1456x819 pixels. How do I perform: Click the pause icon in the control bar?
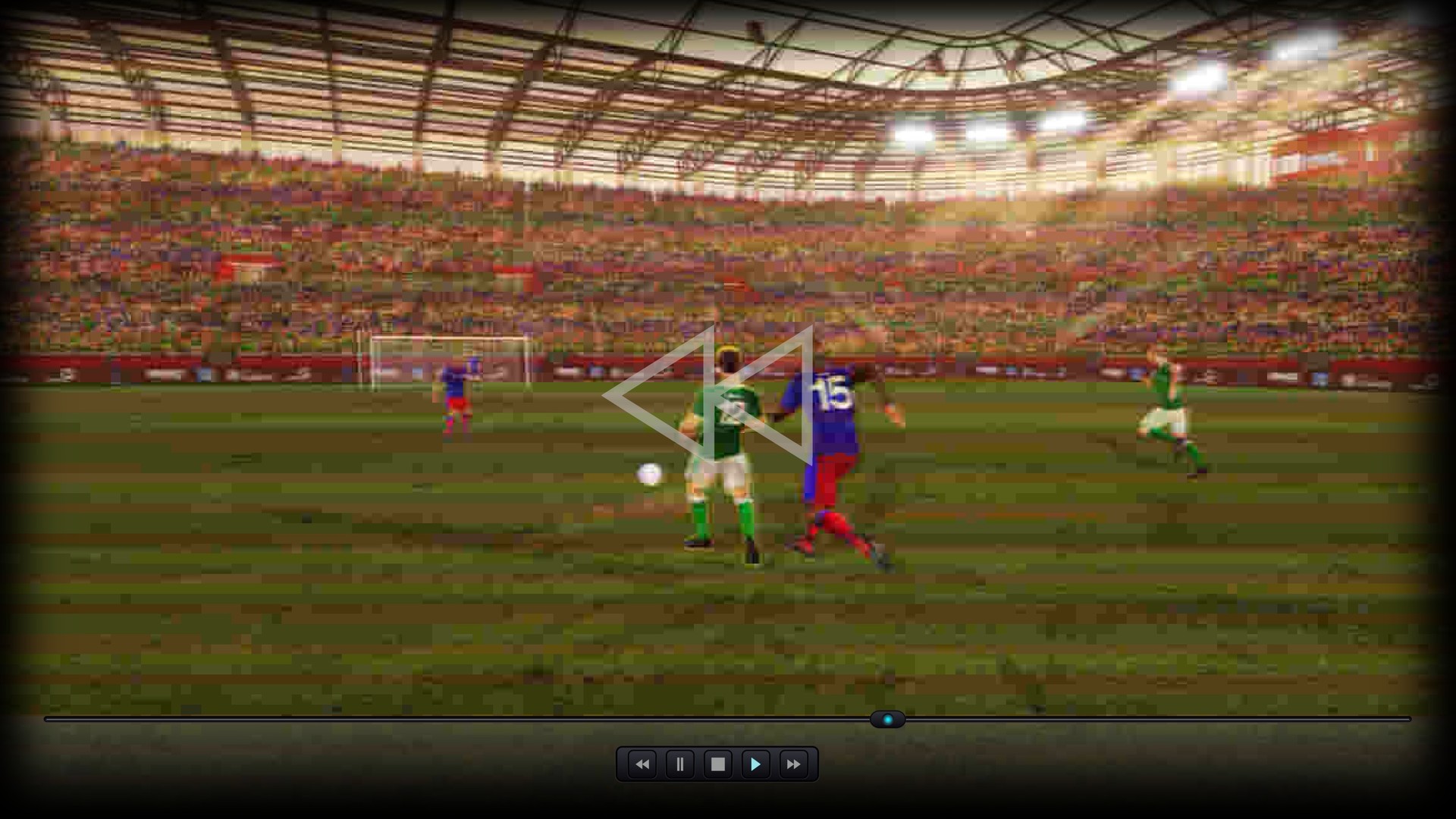pos(679,764)
